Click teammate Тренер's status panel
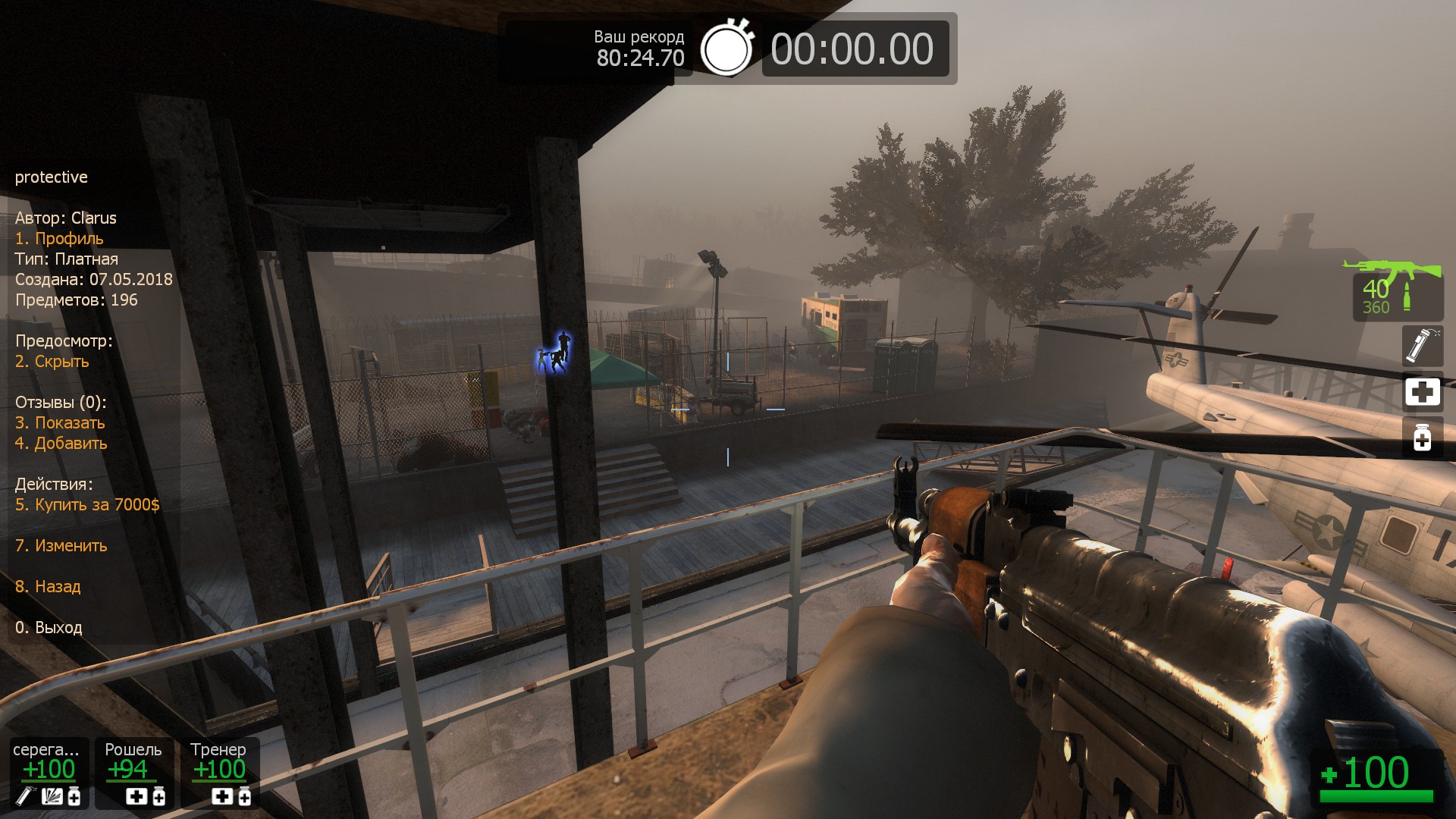Screen dimensions: 1456x819 click(x=220, y=772)
